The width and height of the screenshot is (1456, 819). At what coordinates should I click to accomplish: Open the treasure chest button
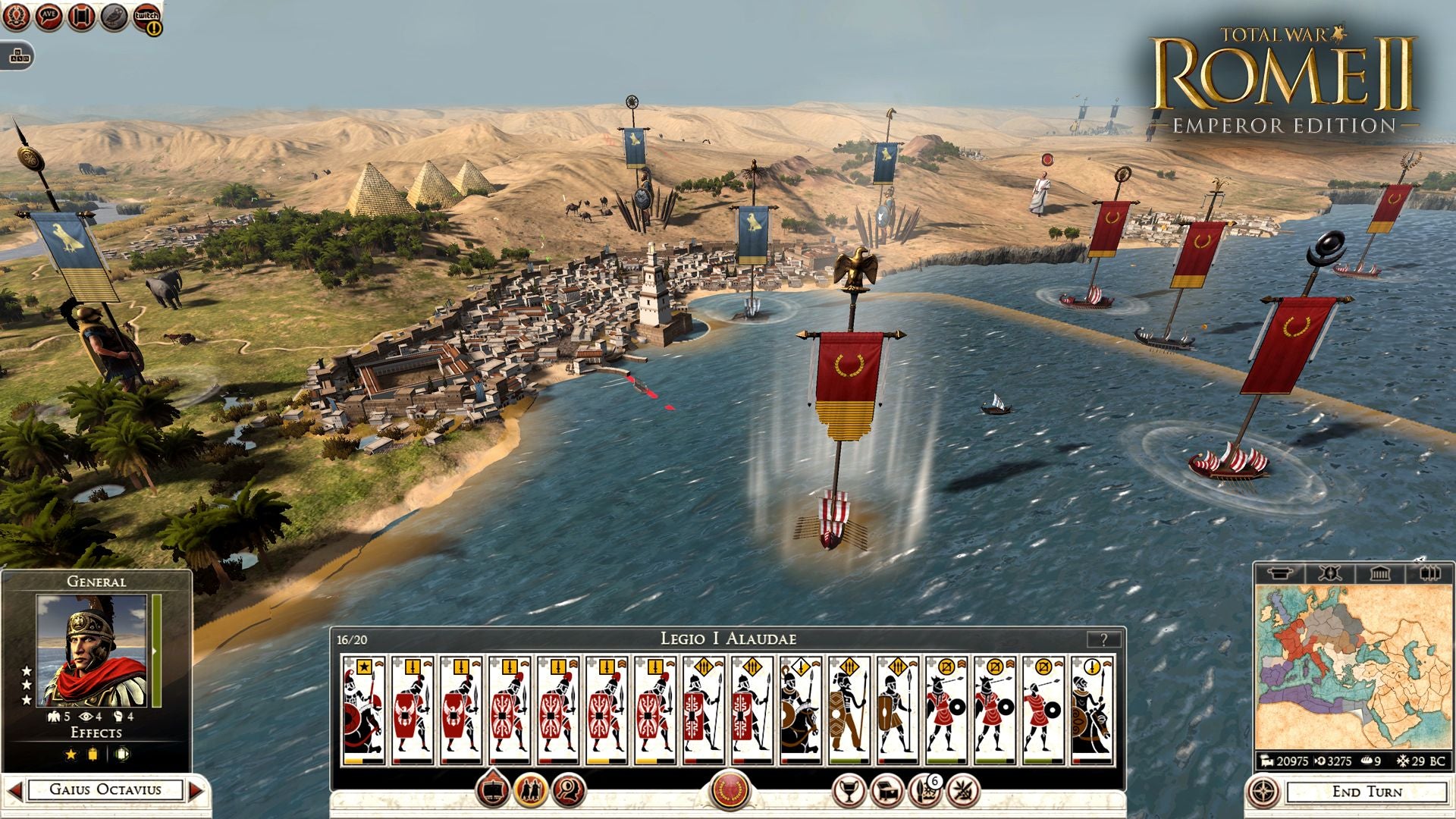(886, 791)
